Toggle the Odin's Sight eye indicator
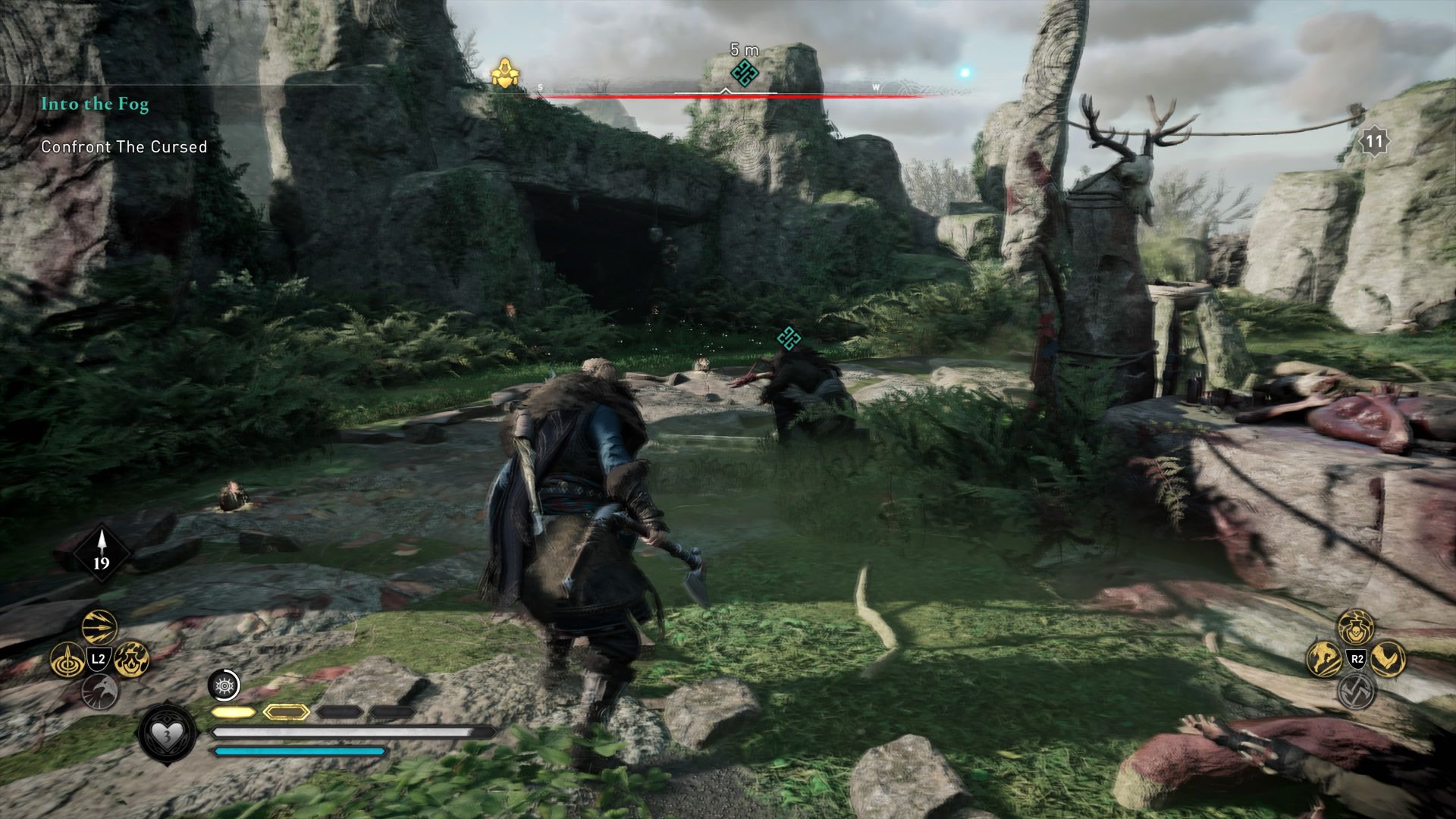The width and height of the screenshot is (1456, 819). click(224, 686)
